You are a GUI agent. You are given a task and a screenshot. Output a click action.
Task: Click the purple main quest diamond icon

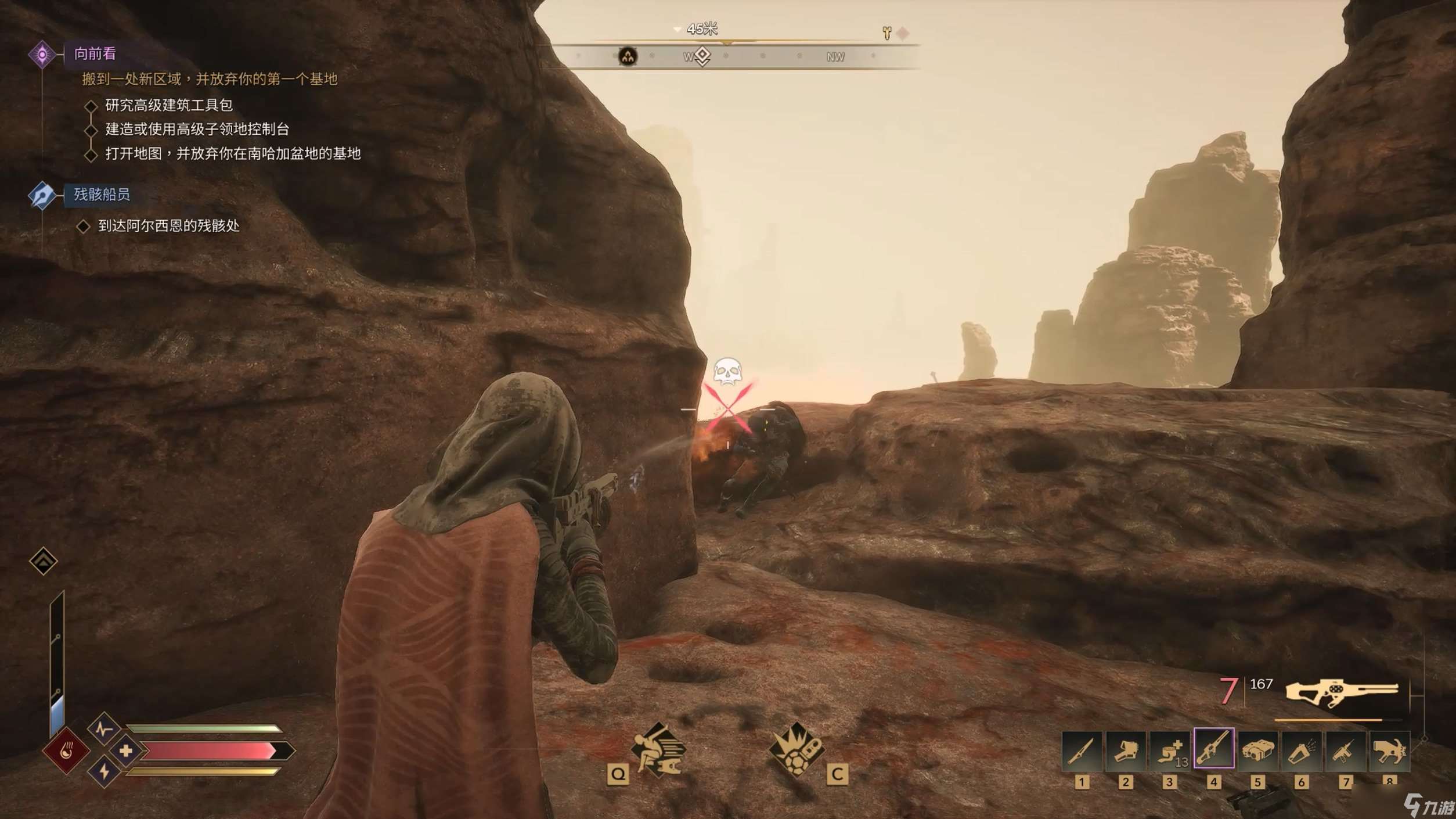click(x=42, y=55)
